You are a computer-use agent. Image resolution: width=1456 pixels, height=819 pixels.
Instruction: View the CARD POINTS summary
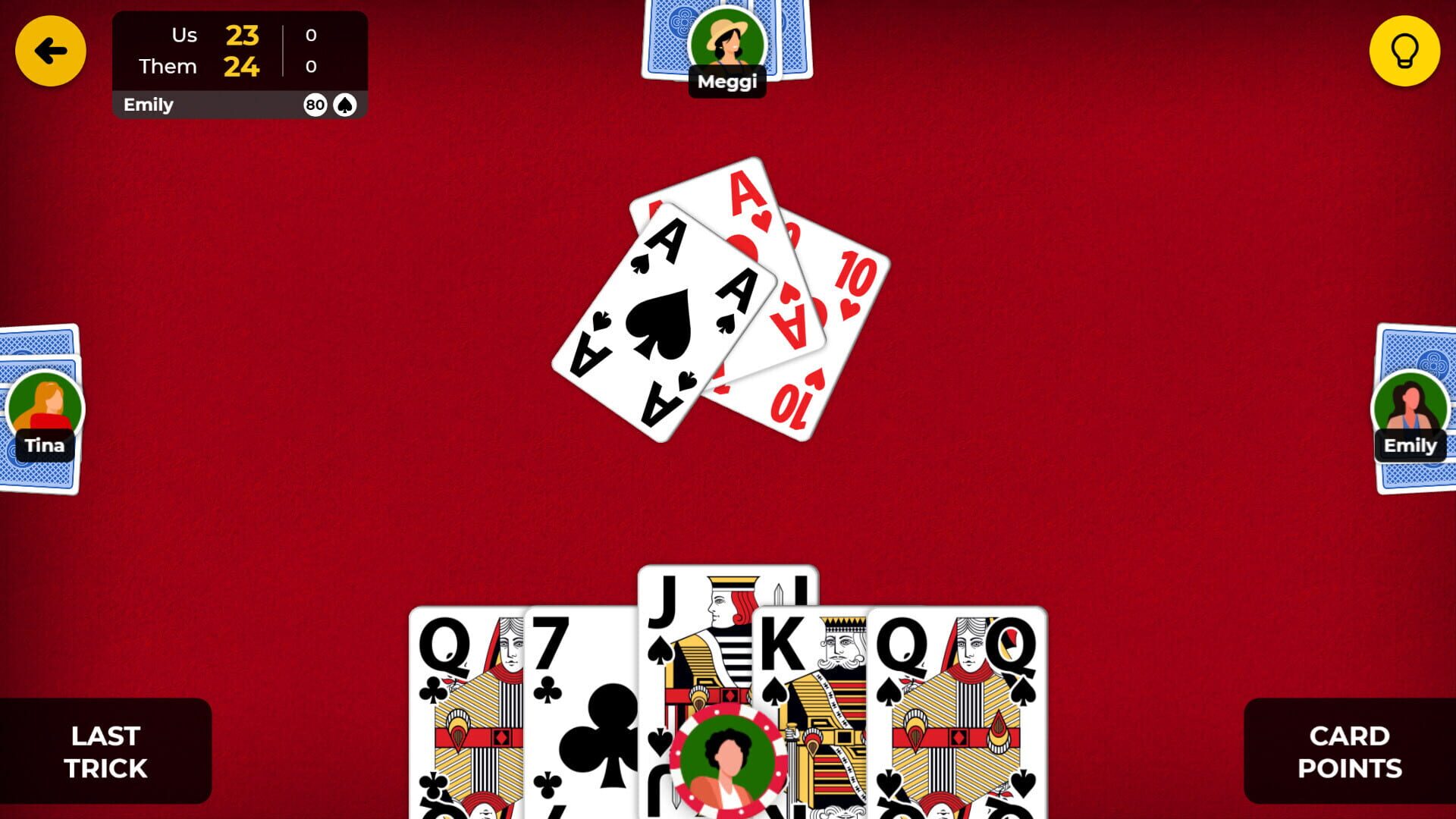[1350, 751]
